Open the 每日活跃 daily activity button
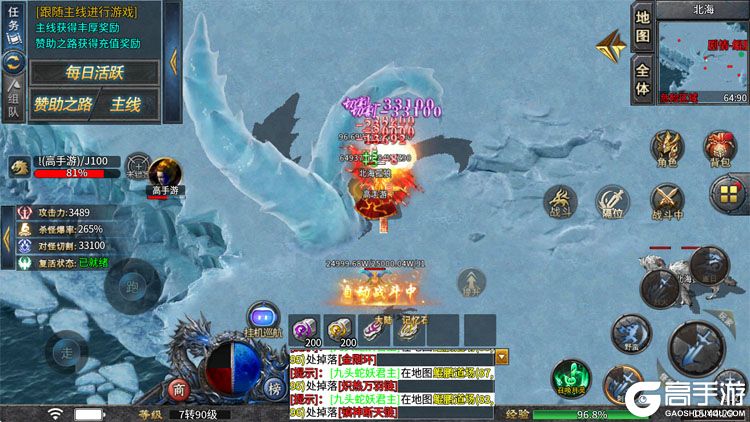750x422 pixels. [93, 72]
